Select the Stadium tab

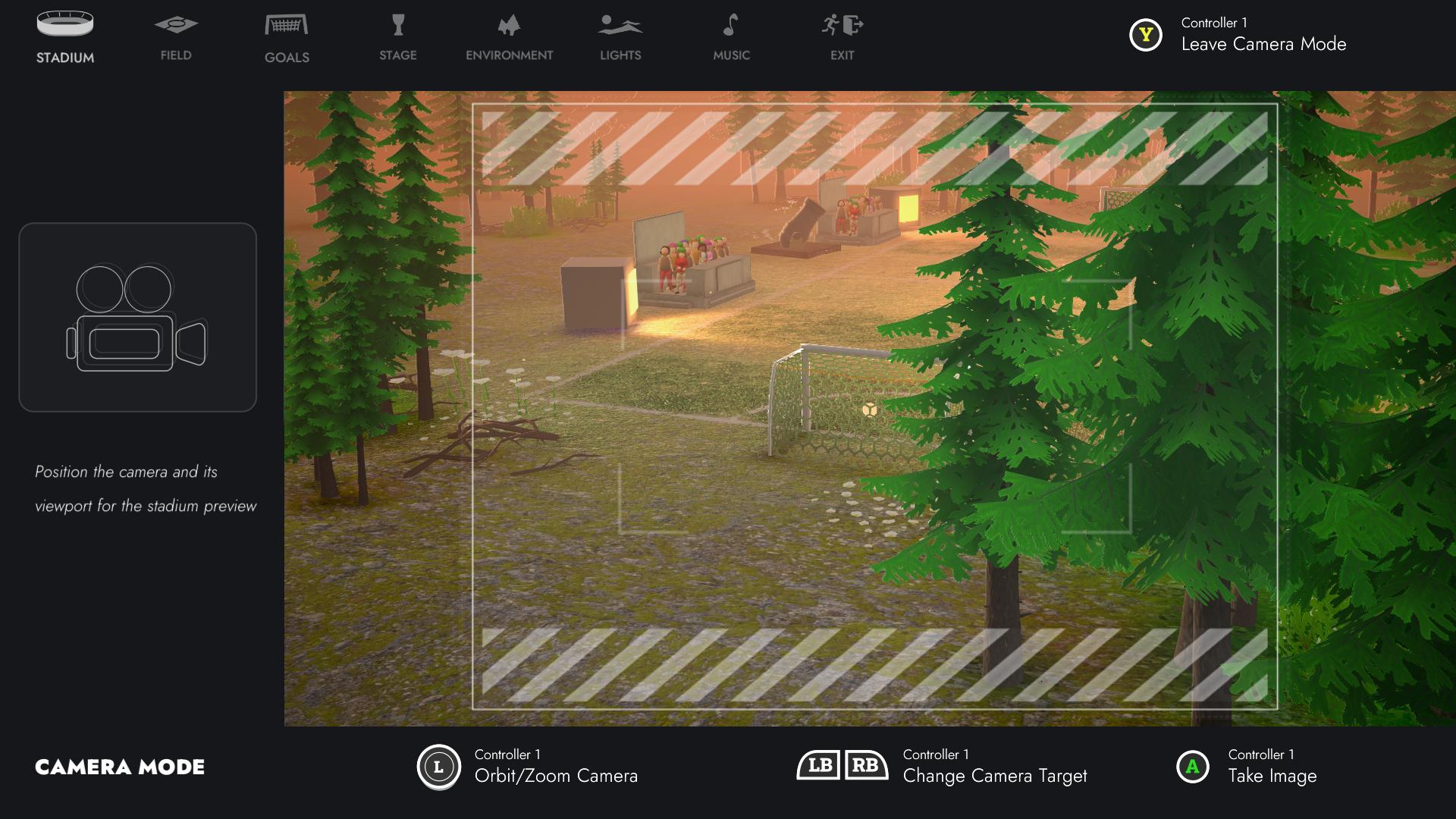coord(65,38)
